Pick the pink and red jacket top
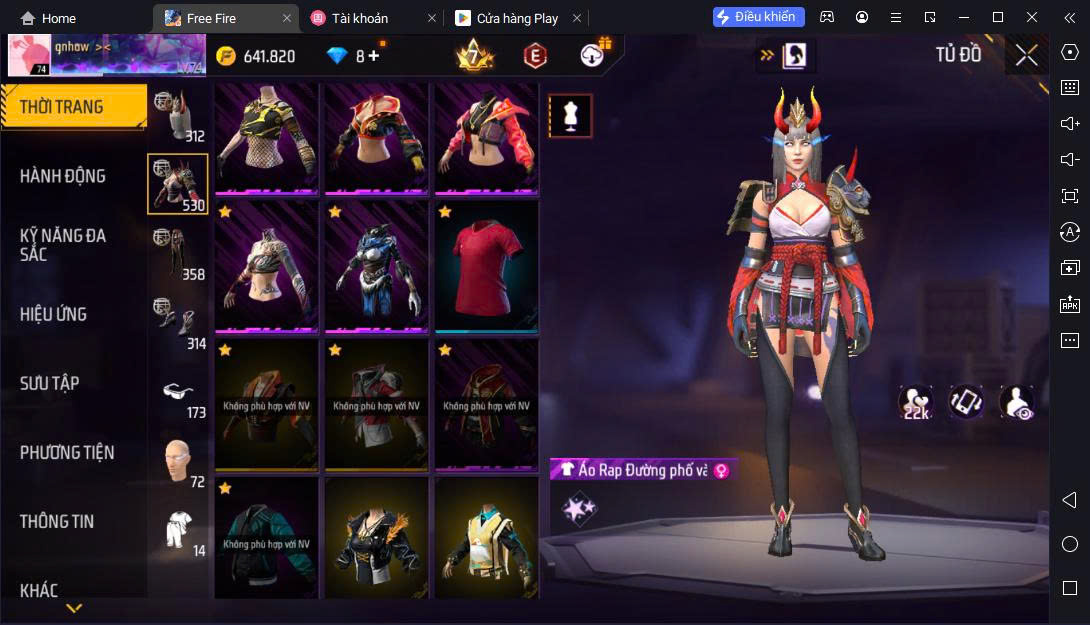This screenshot has width=1090, height=625. point(486,136)
